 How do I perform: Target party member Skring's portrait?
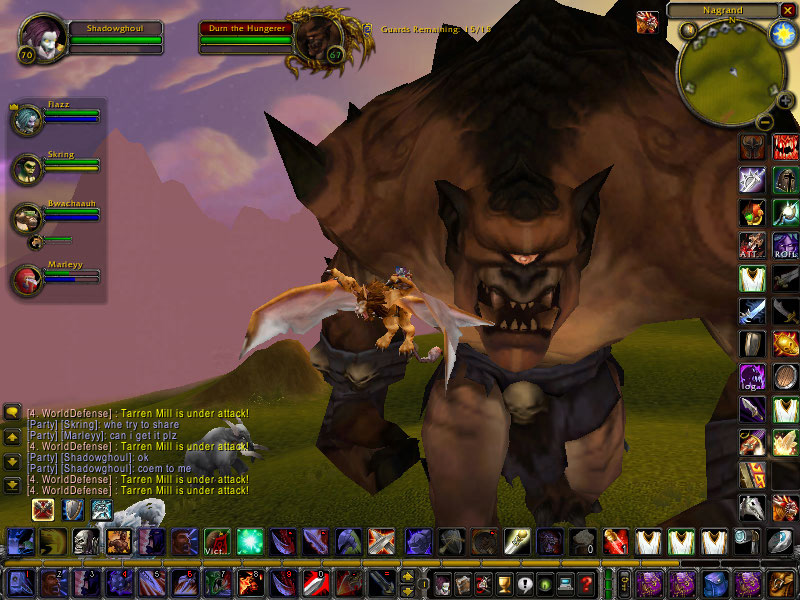pos(26,169)
